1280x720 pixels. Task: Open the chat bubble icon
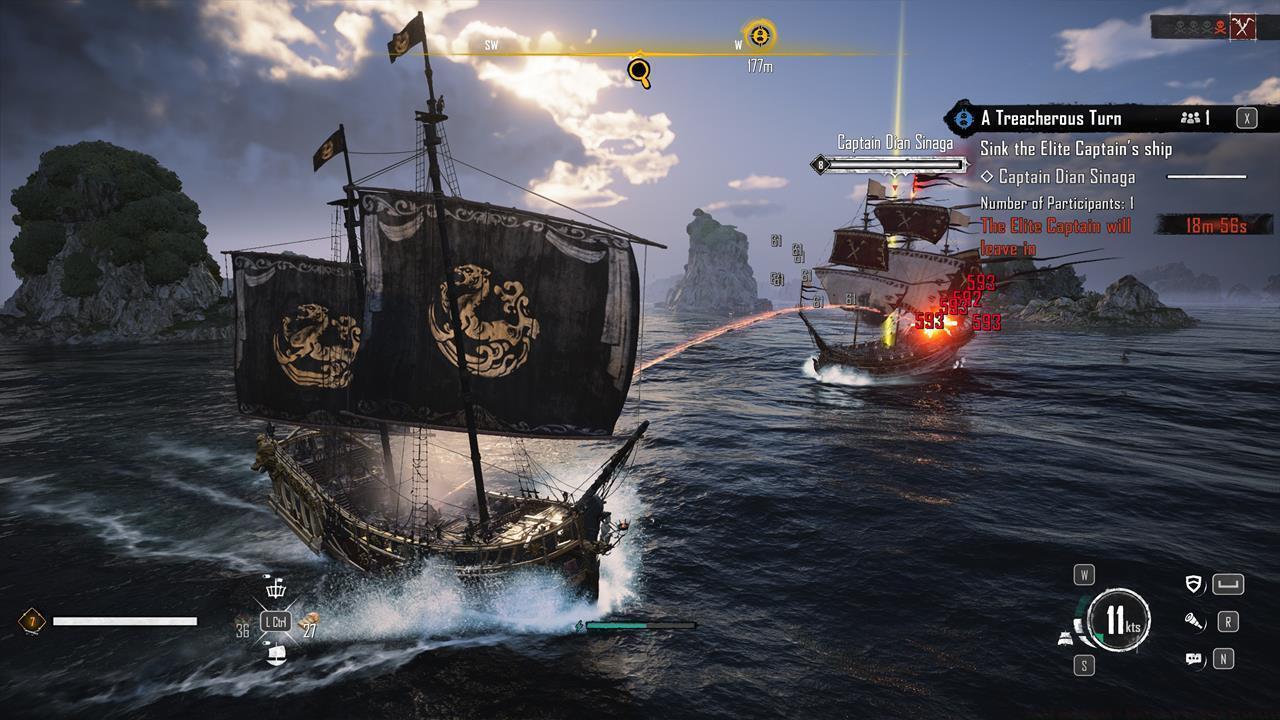click(1193, 659)
